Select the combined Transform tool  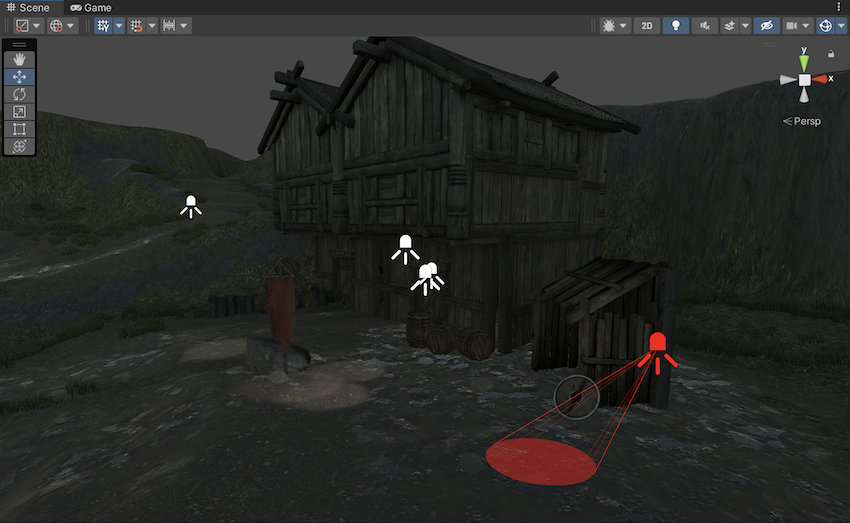(x=20, y=146)
